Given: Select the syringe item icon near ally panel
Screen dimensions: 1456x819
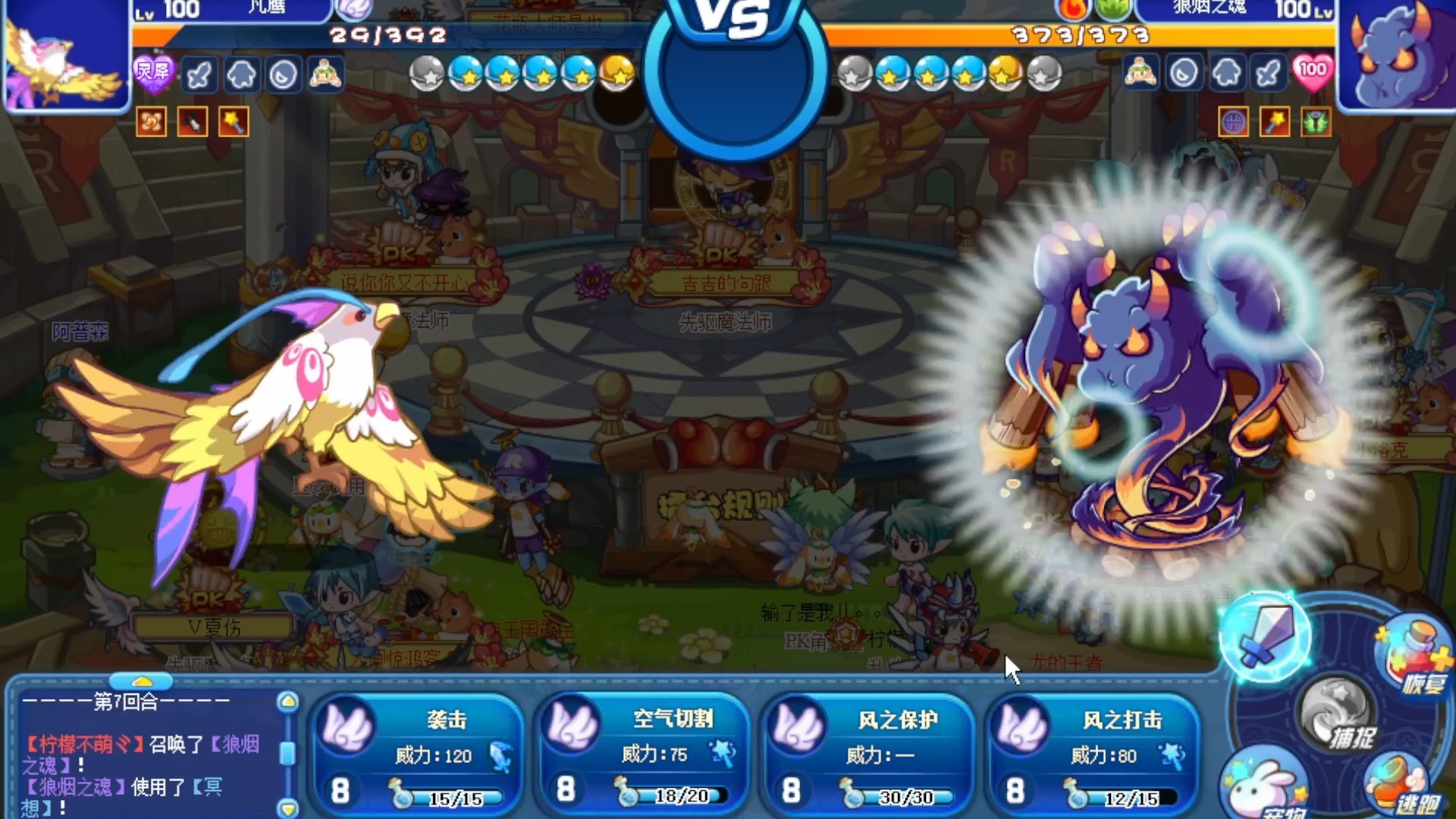Looking at the screenshot, I should 193,123.
